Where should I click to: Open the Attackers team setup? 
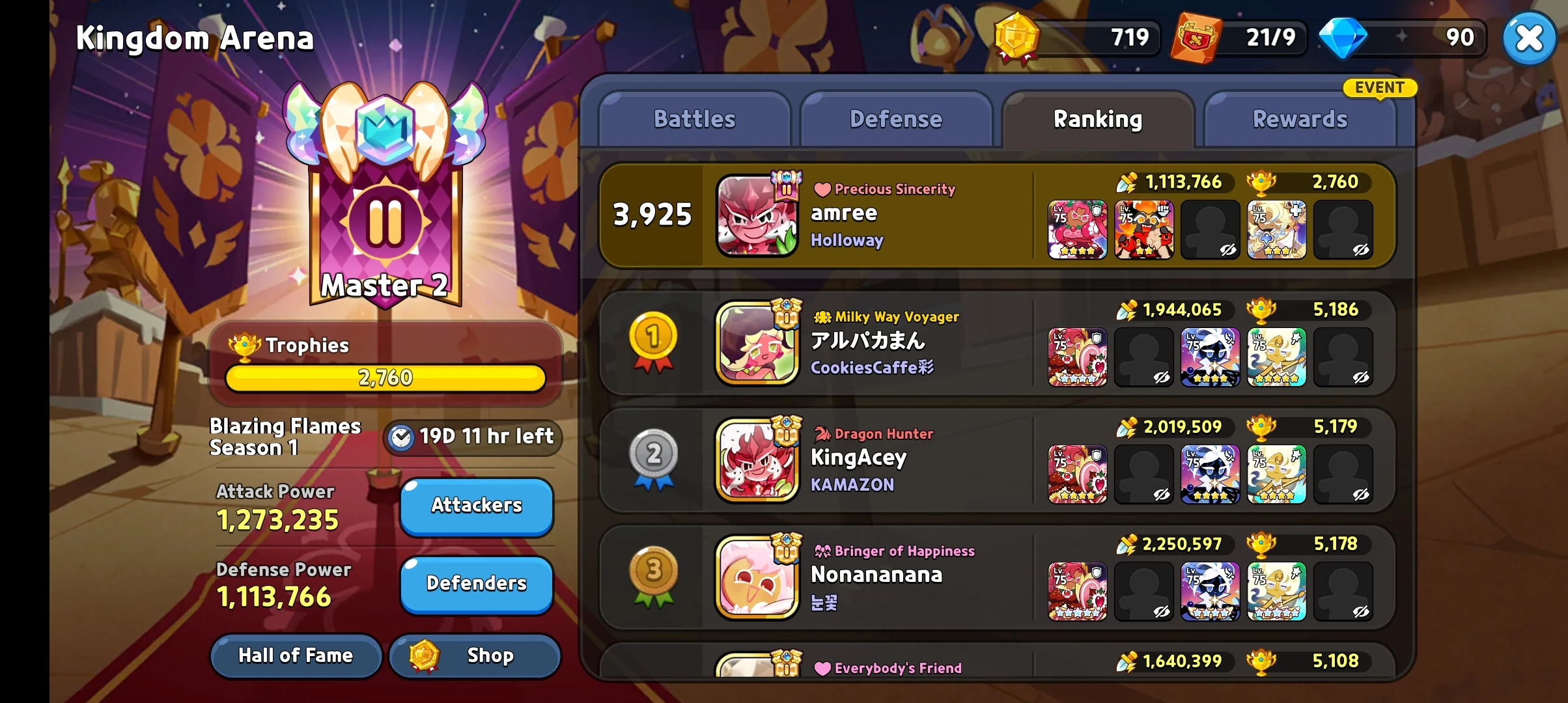click(476, 506)
